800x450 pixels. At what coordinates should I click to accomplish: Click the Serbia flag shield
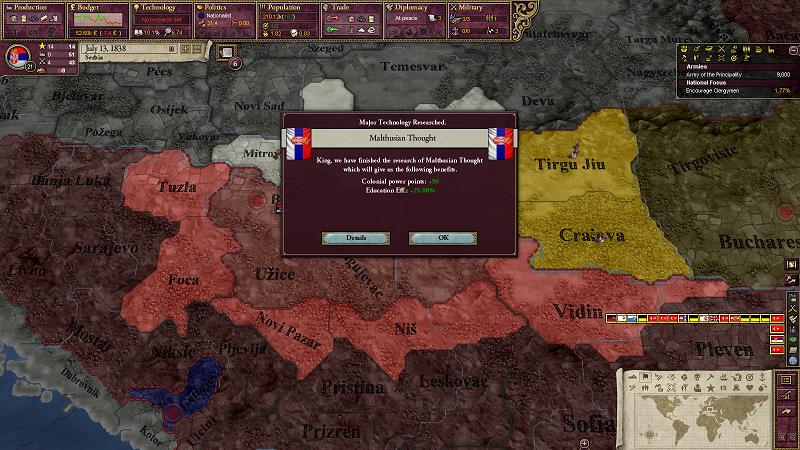pyautogui.click(x=17, y=54)
